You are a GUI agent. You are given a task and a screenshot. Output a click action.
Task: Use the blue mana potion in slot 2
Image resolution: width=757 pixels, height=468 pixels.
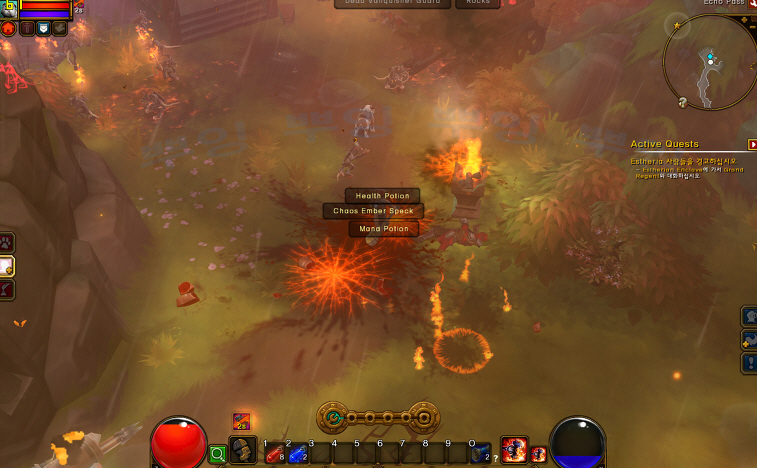pyautogui.click(x=296, y=454)
